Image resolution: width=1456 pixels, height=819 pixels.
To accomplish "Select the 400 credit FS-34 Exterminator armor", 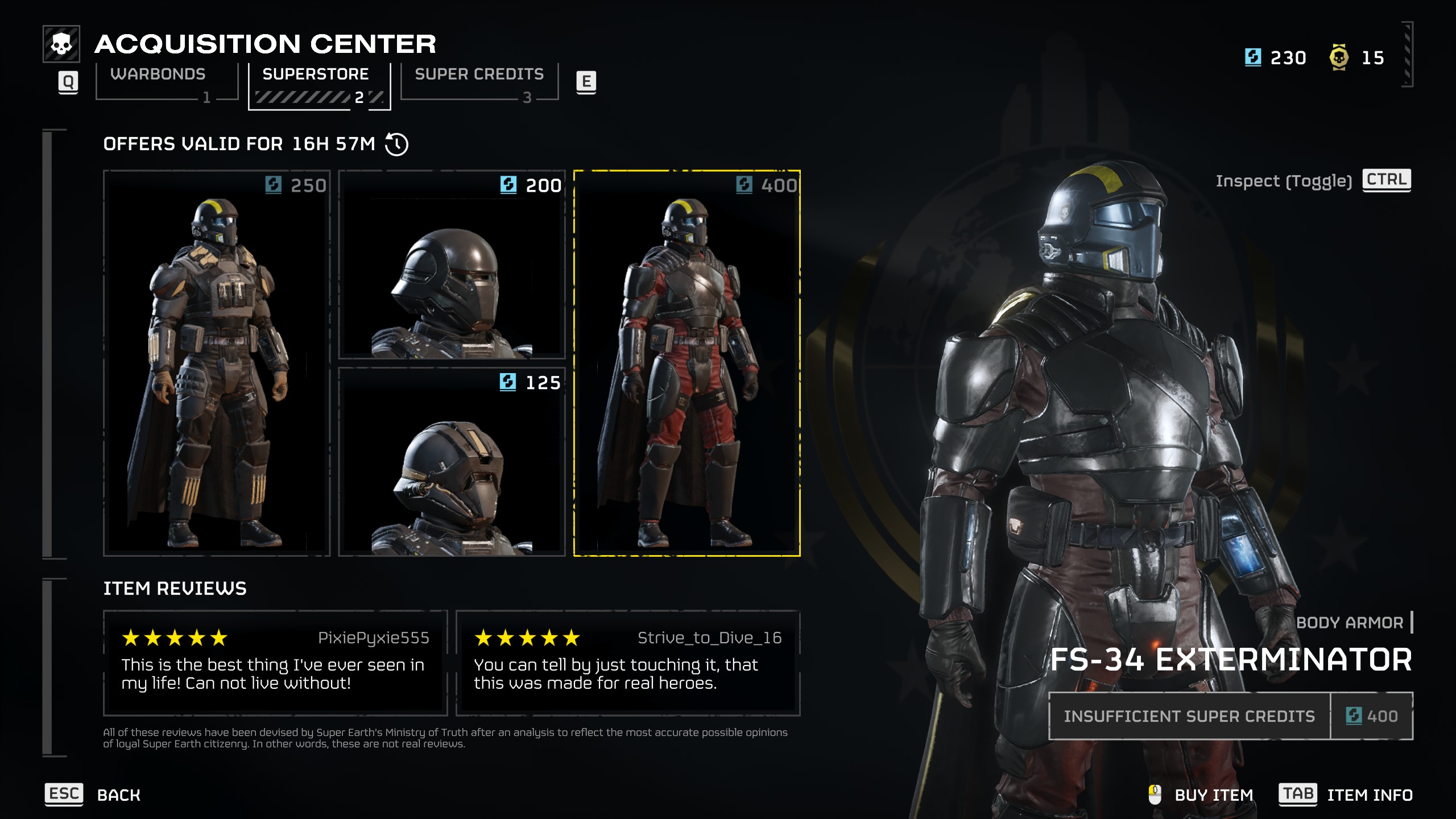I will [686, 363].
